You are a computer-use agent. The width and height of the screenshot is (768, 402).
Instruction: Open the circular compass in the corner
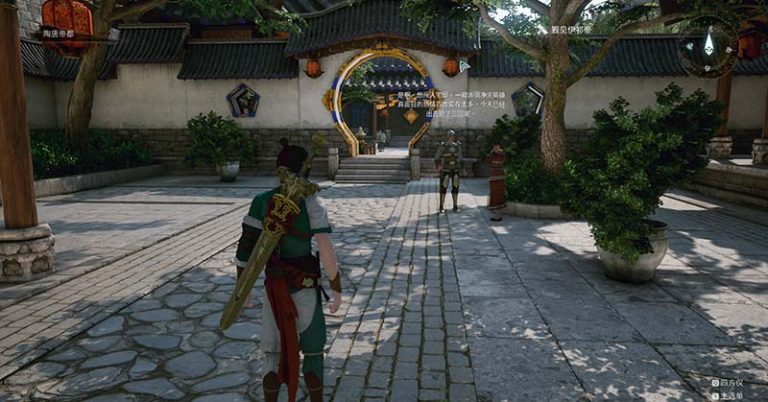(709, 44)
